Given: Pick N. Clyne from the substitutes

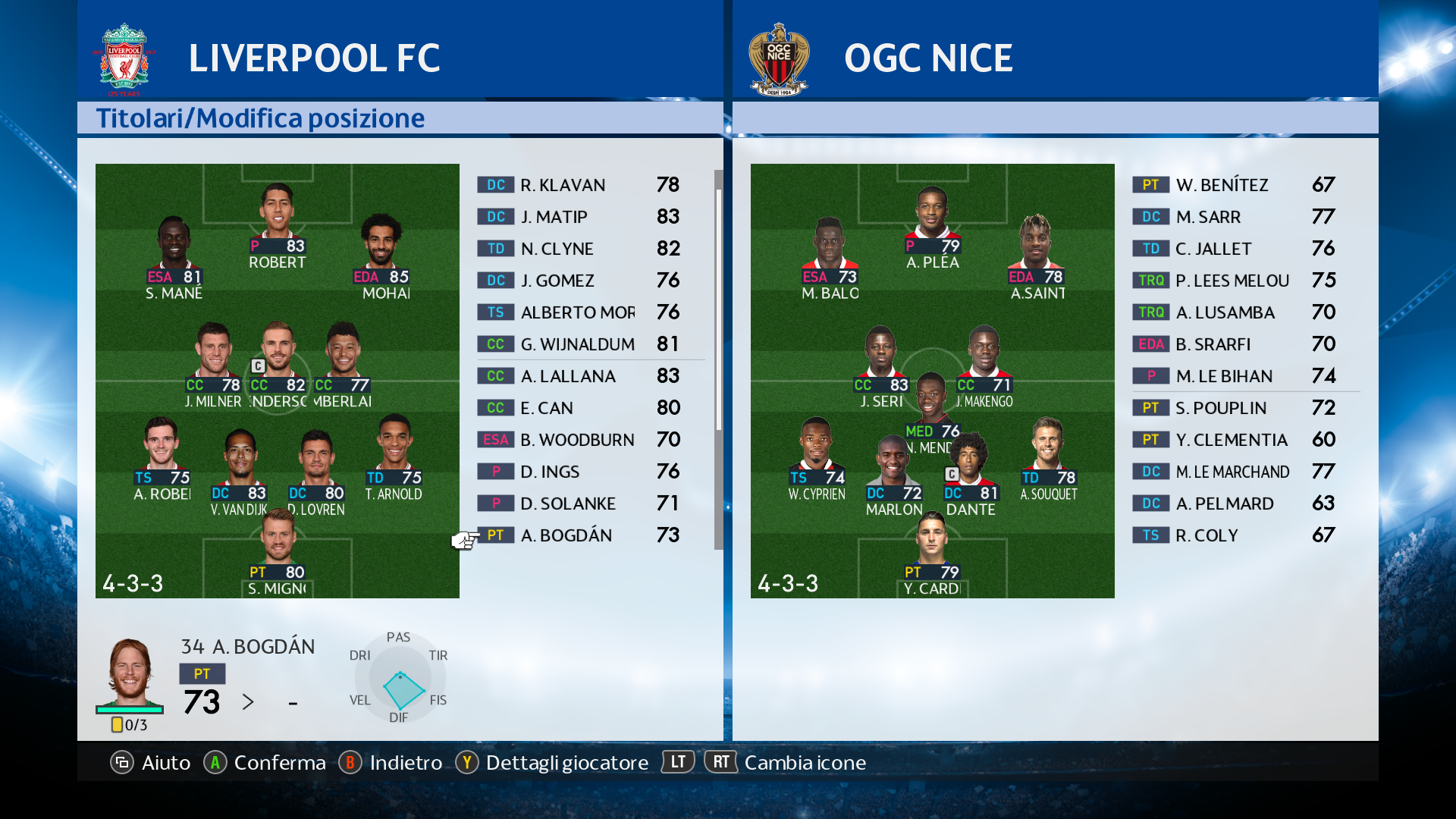Looking at the screenshot, I should (x=580, y=249).
